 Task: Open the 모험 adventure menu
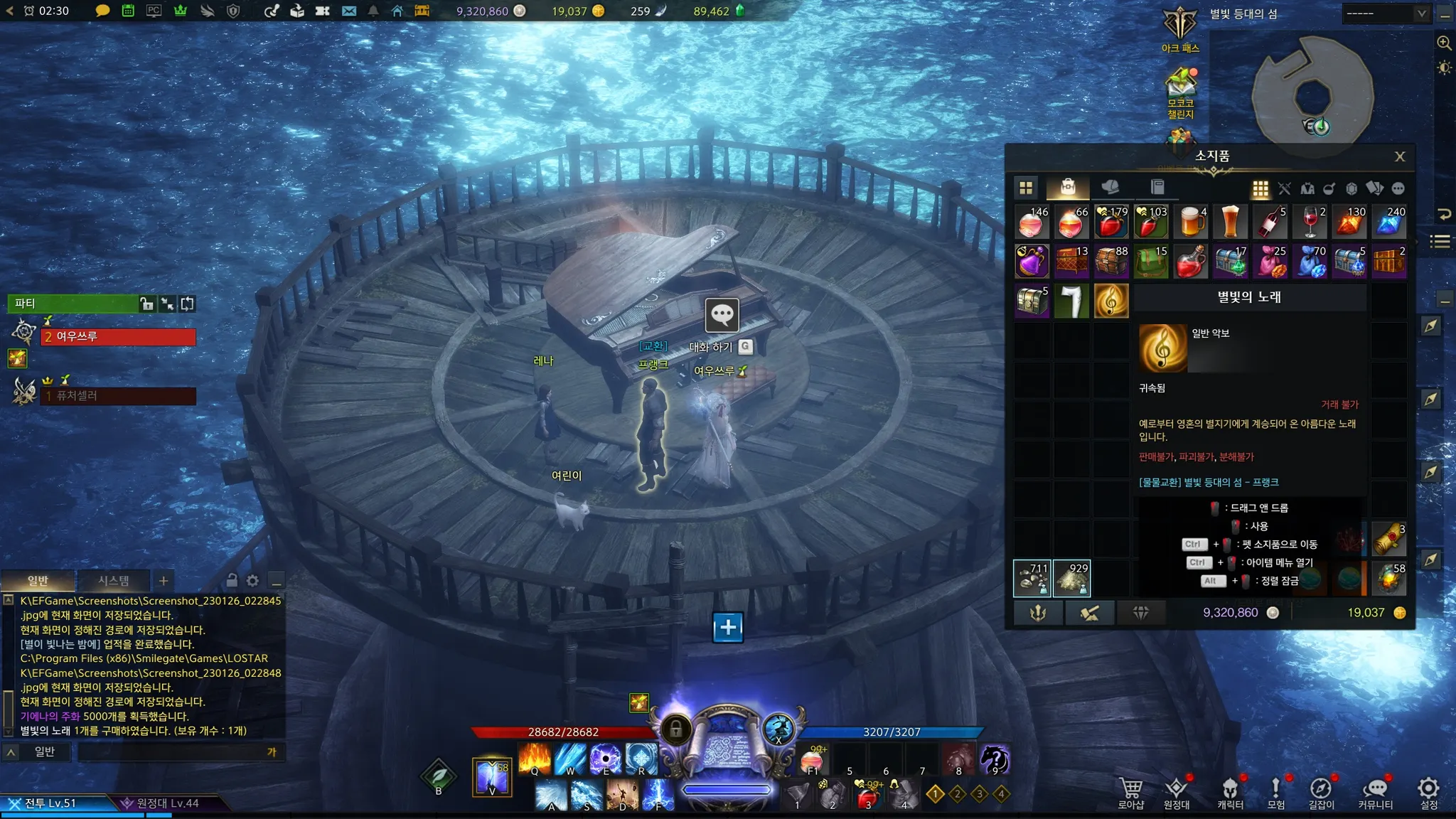coord(1275,792)
